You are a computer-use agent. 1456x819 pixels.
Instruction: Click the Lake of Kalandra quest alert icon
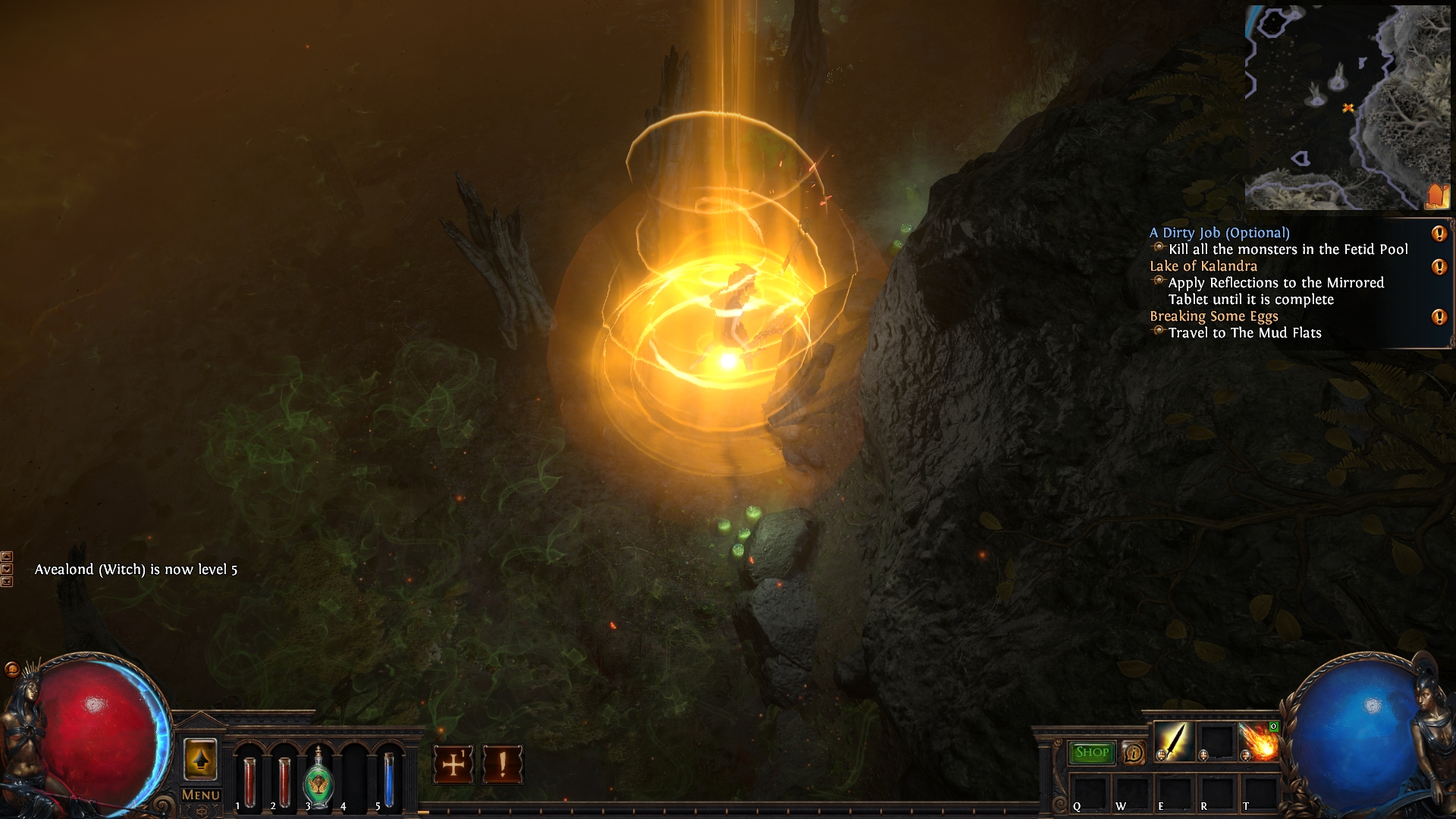(x=1439, y=267)
